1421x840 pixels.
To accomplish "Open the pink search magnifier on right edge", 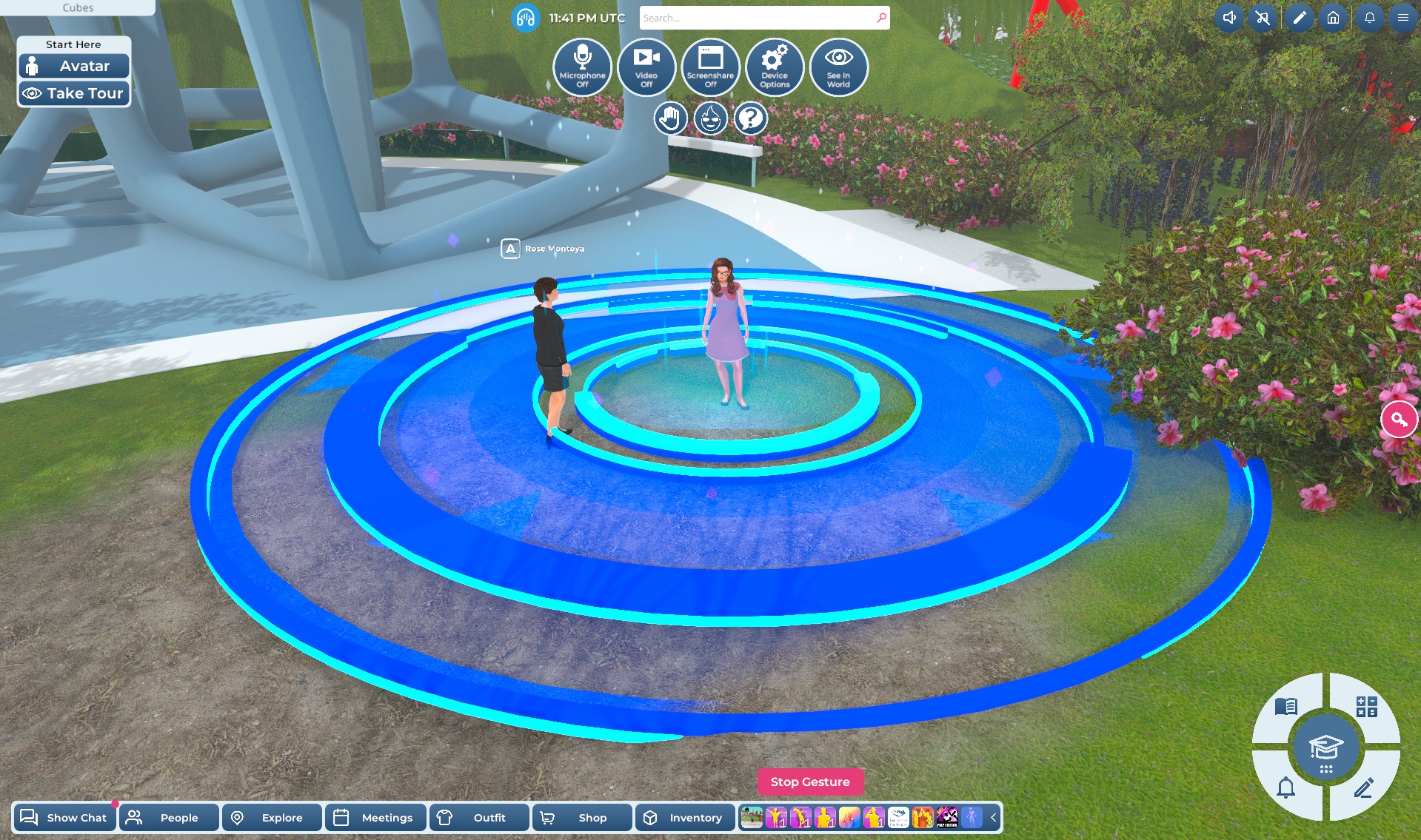I will click(1400, 420).
